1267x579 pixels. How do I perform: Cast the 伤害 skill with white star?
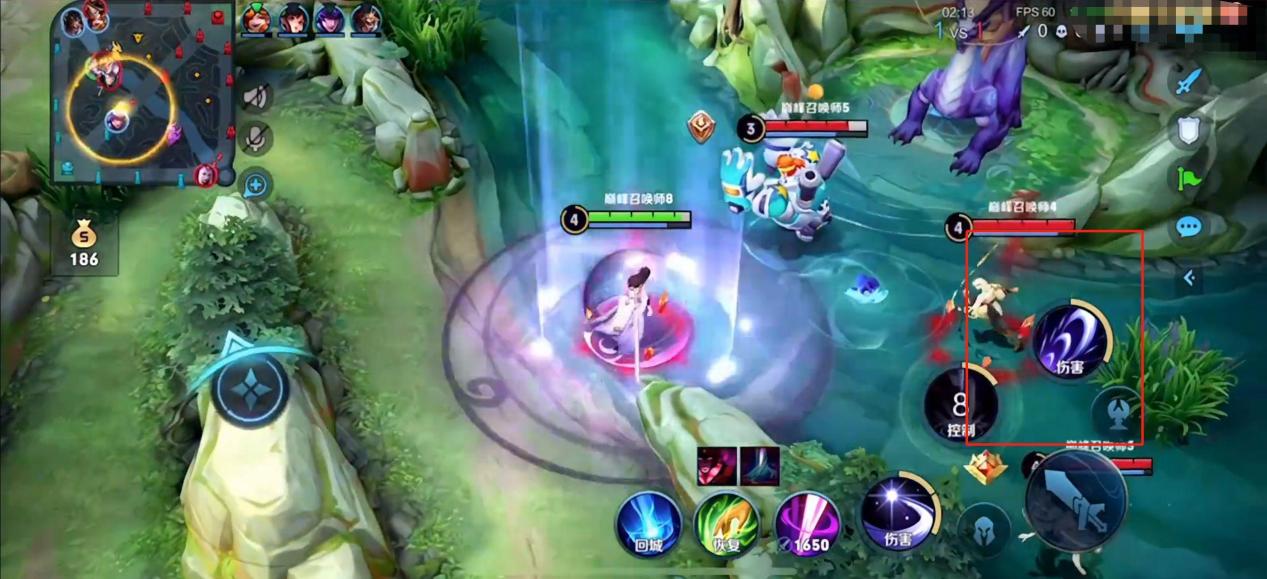897,513
